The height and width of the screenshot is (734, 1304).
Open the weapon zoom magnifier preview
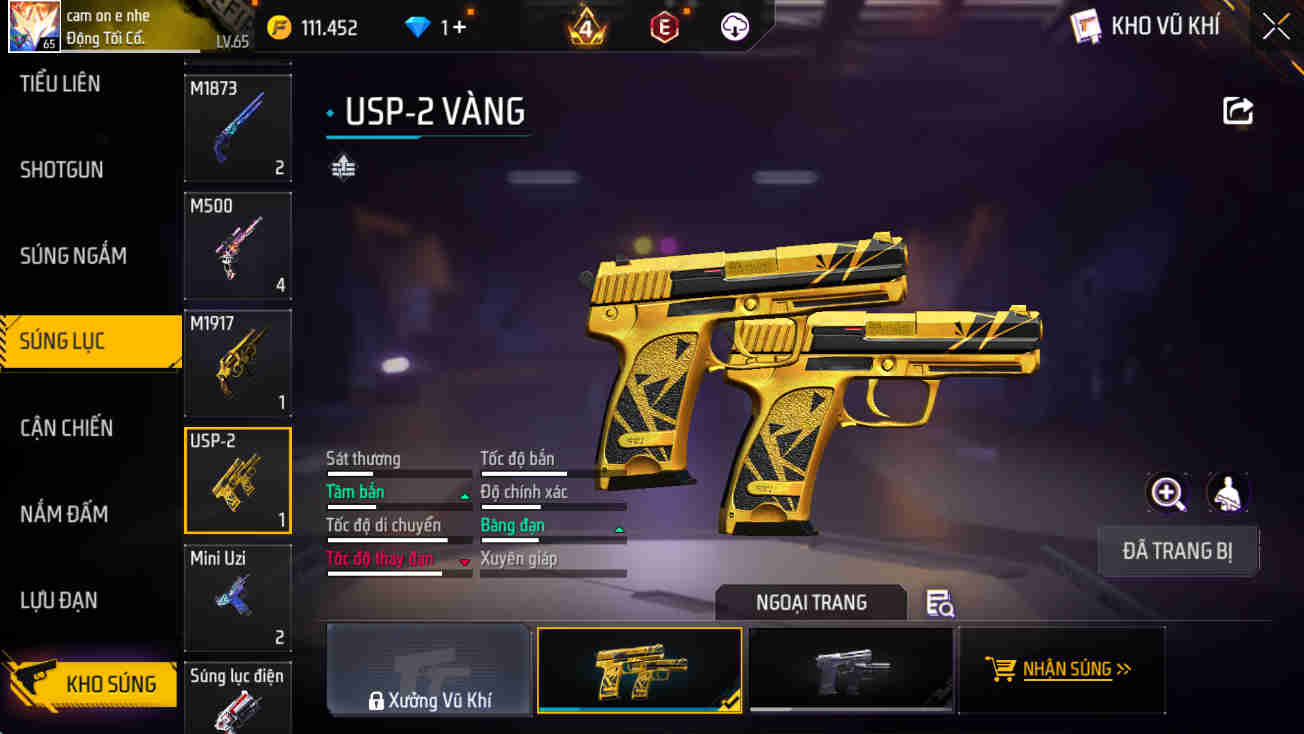1169,494
